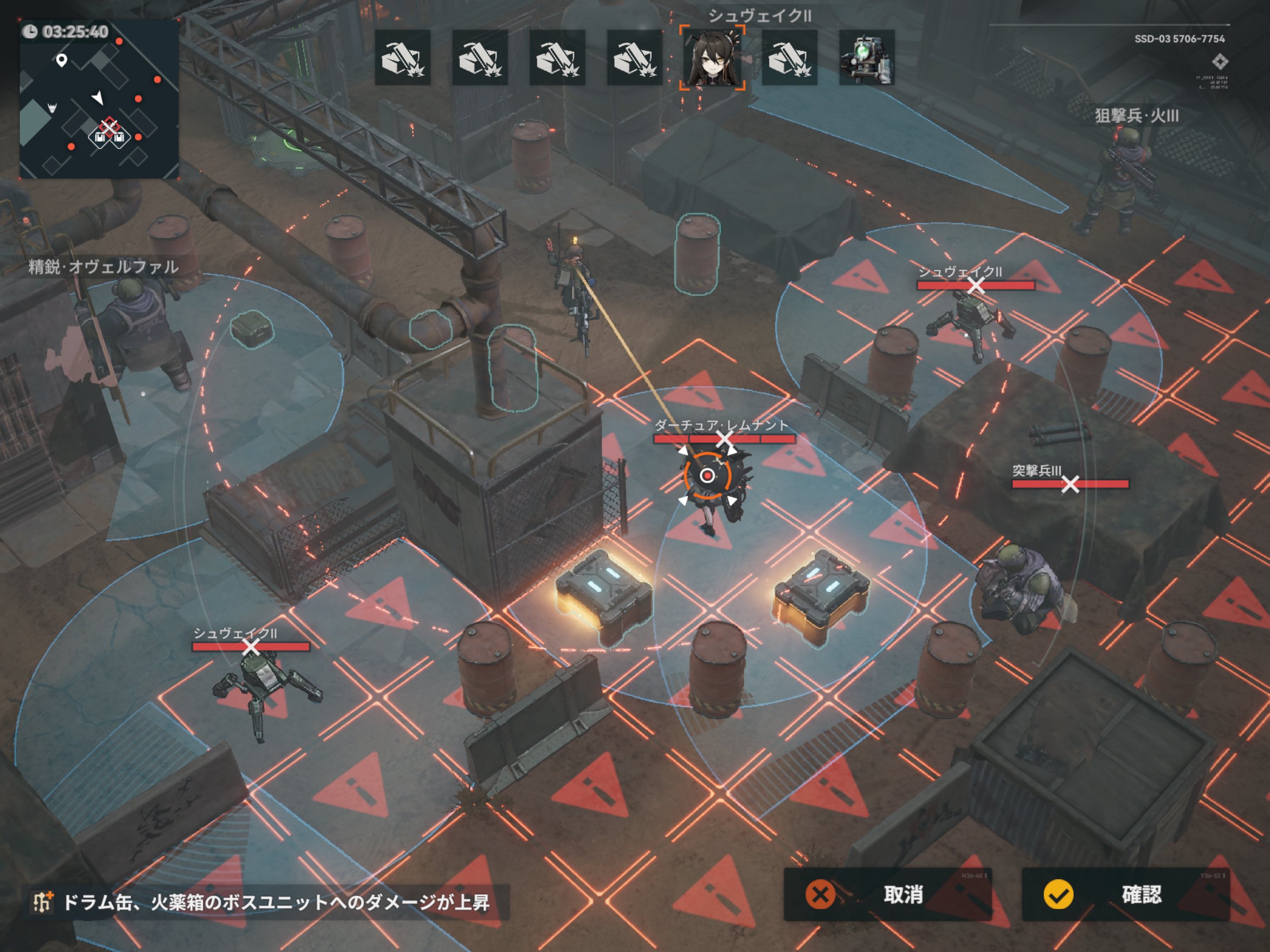
Task: Select the robot unit icon in turn order
Action: pyautogui.click(x=867, y=58)
